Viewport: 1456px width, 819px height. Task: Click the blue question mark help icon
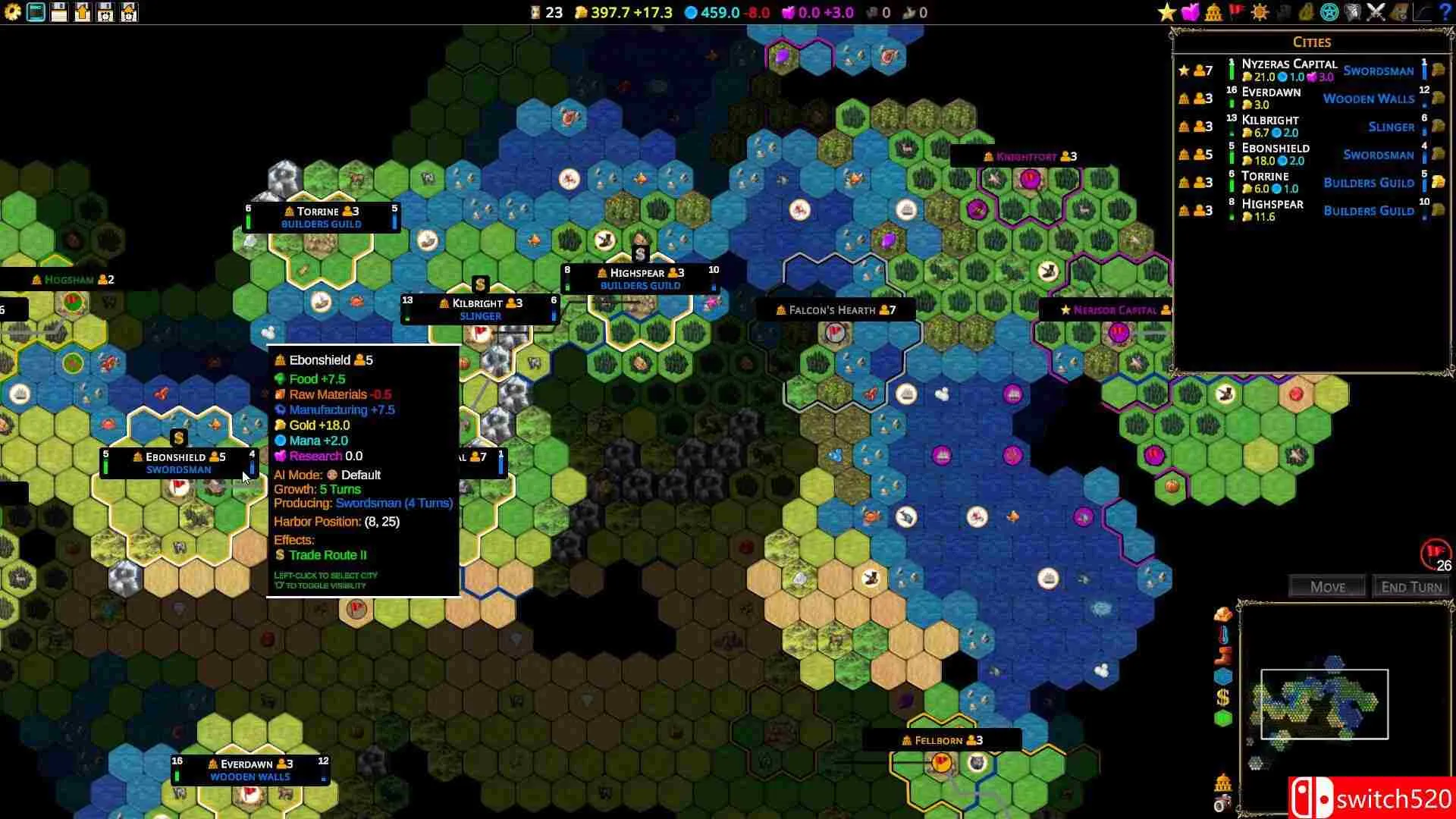1445,12
